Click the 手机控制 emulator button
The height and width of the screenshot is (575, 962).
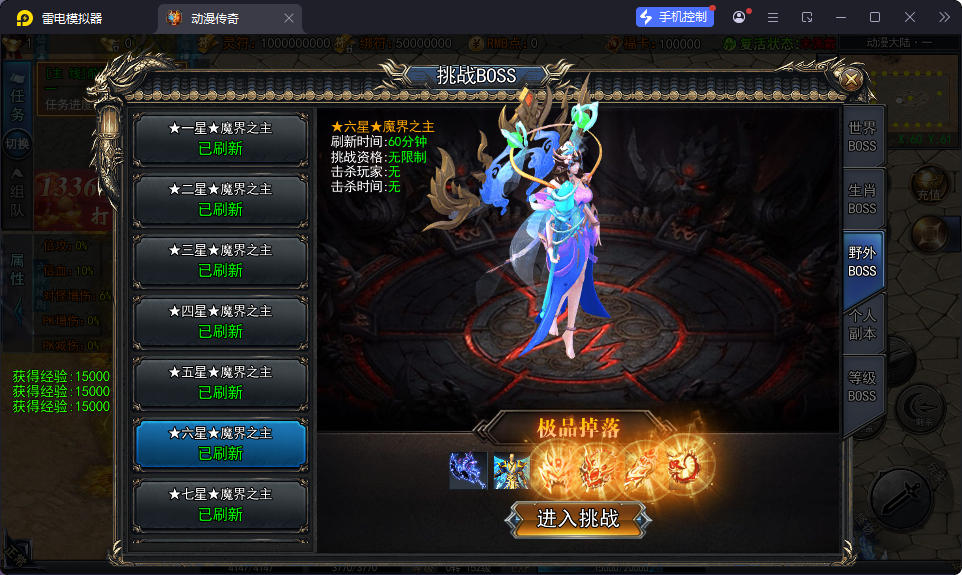[674, 17]
